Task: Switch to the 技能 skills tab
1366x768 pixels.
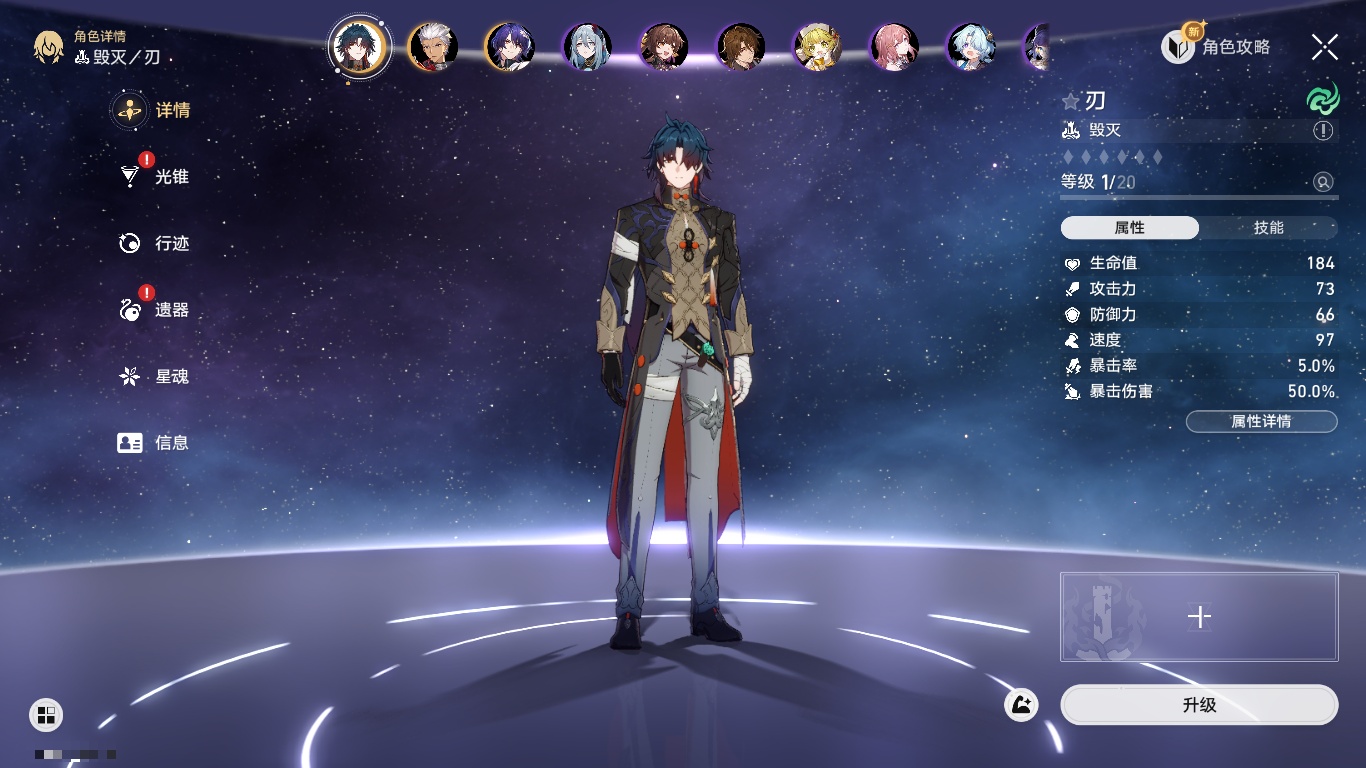Action: [x=1268, y=228]
